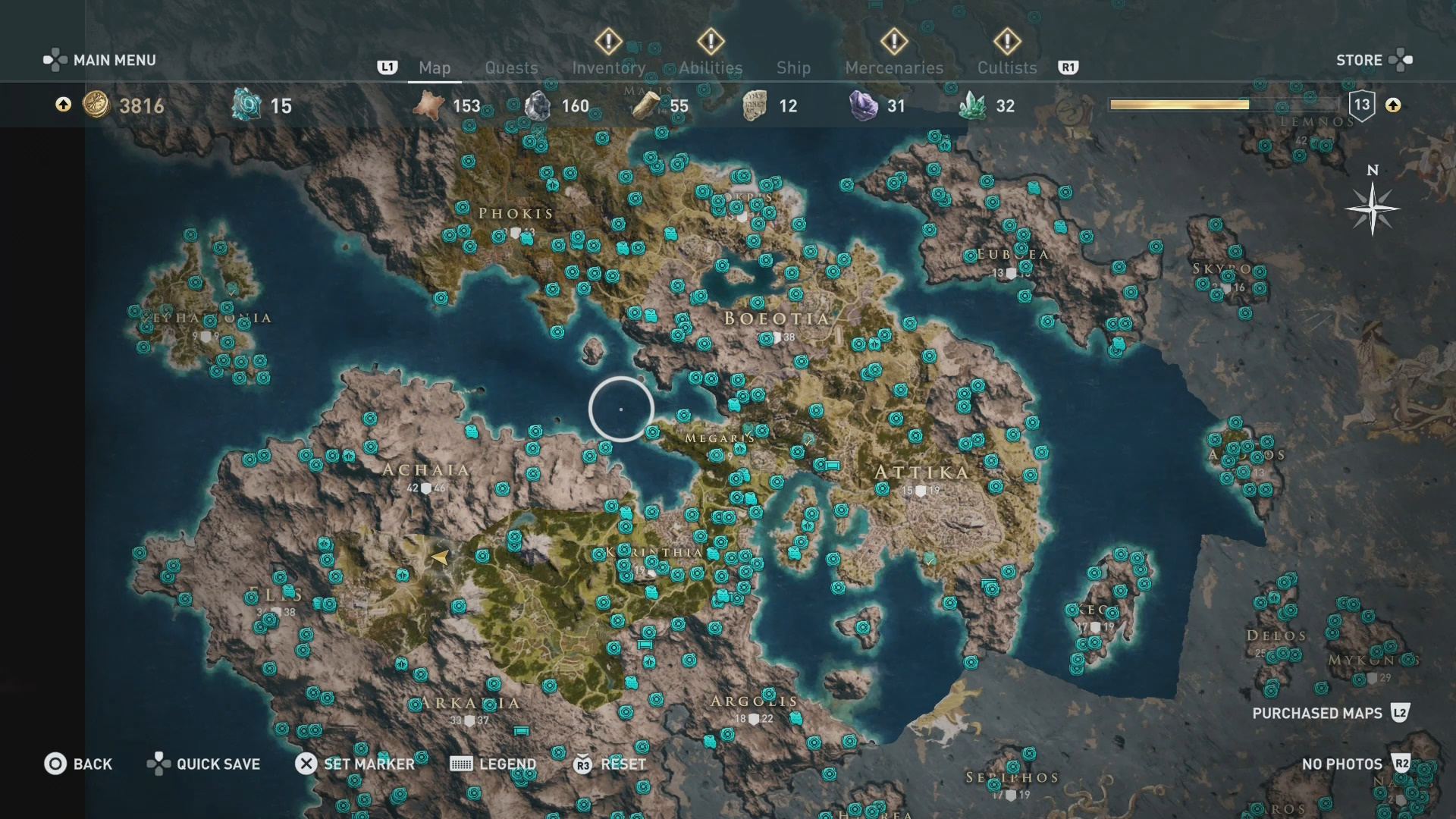Viewport: 1456px width, 819px height.
Task: Go to the Abilities tab
Action: [x=711, y=67]
